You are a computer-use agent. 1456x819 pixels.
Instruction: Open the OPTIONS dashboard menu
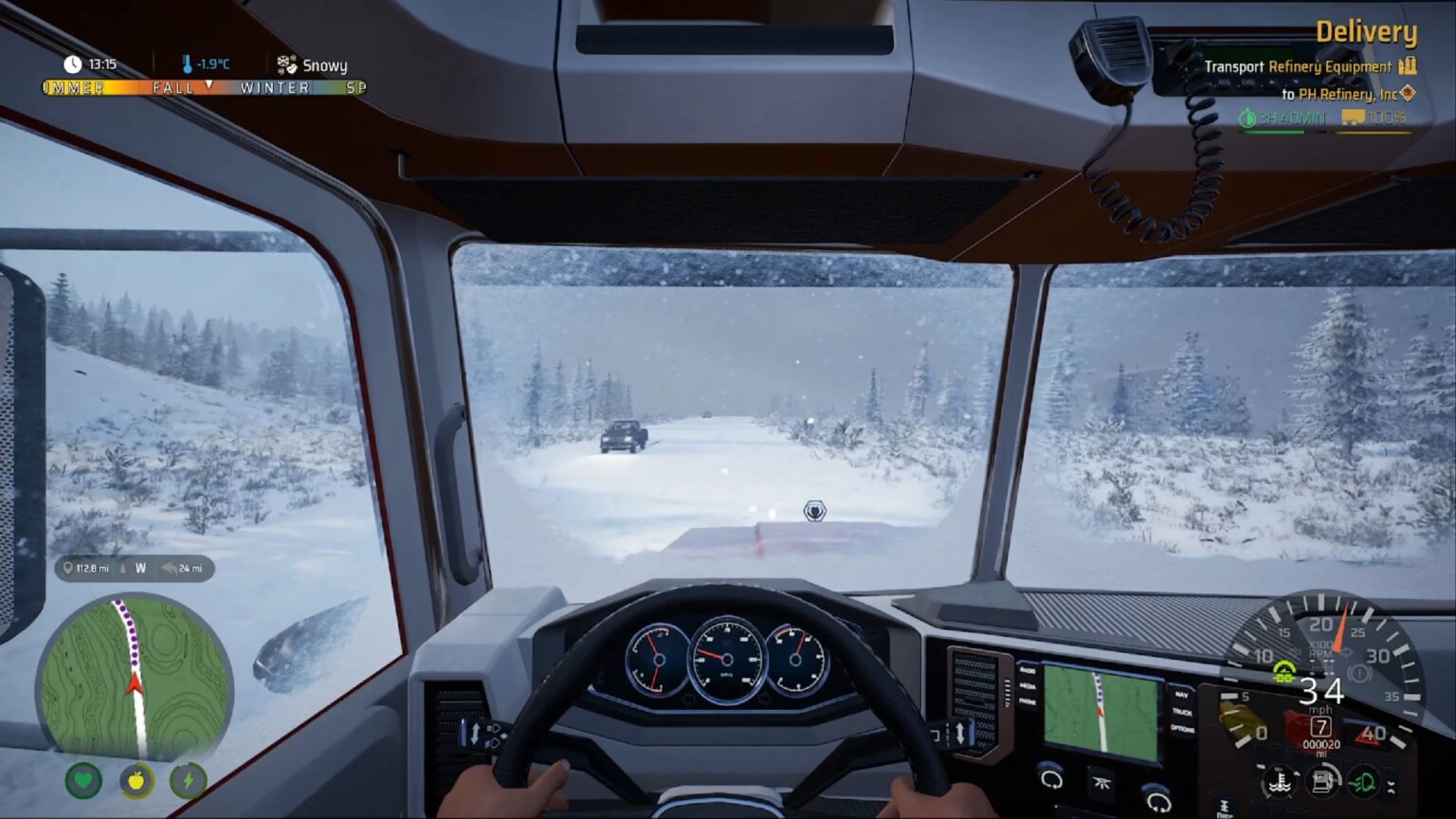1182,728
